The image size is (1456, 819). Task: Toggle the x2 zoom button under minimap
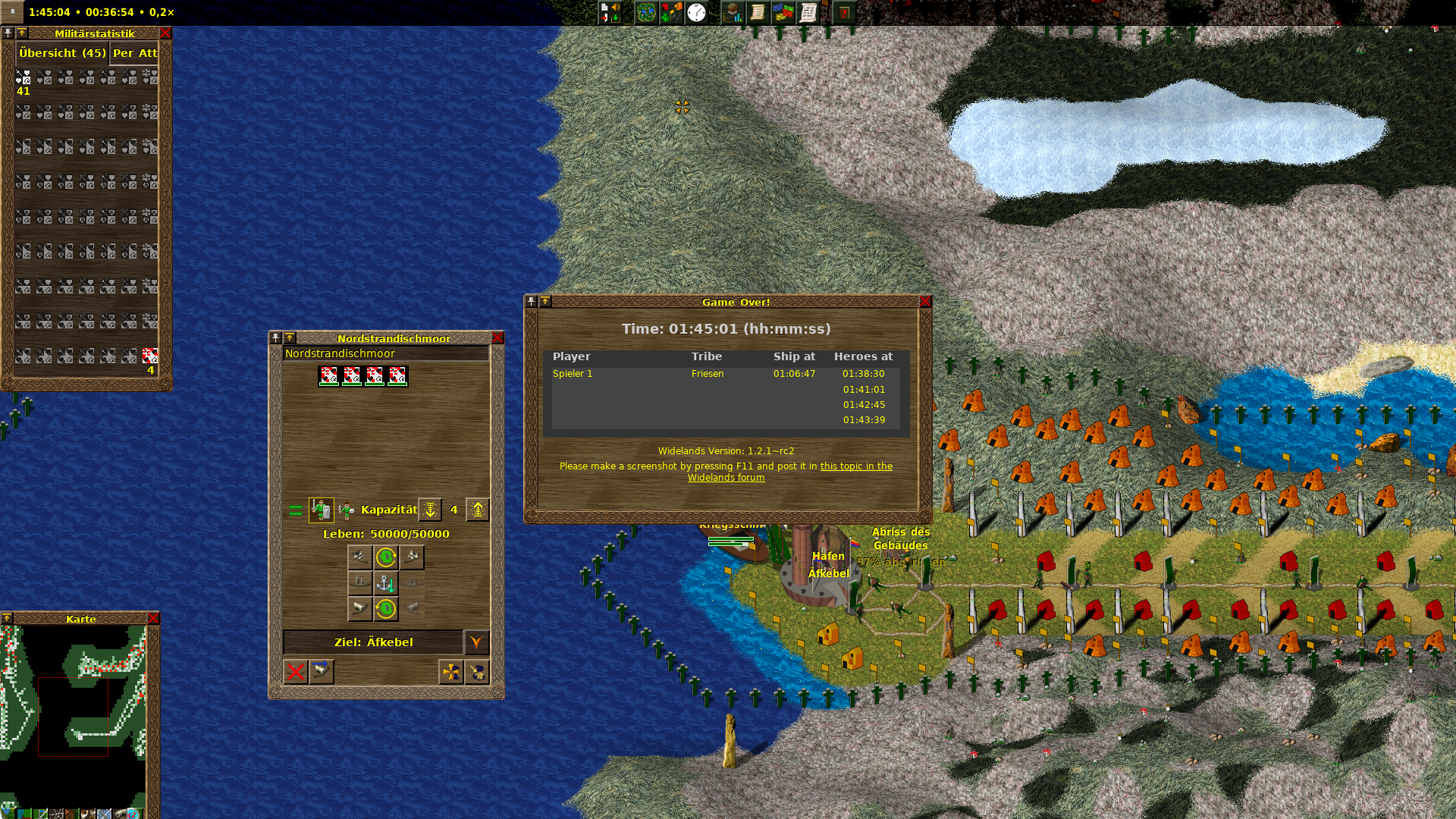point(132,814)
